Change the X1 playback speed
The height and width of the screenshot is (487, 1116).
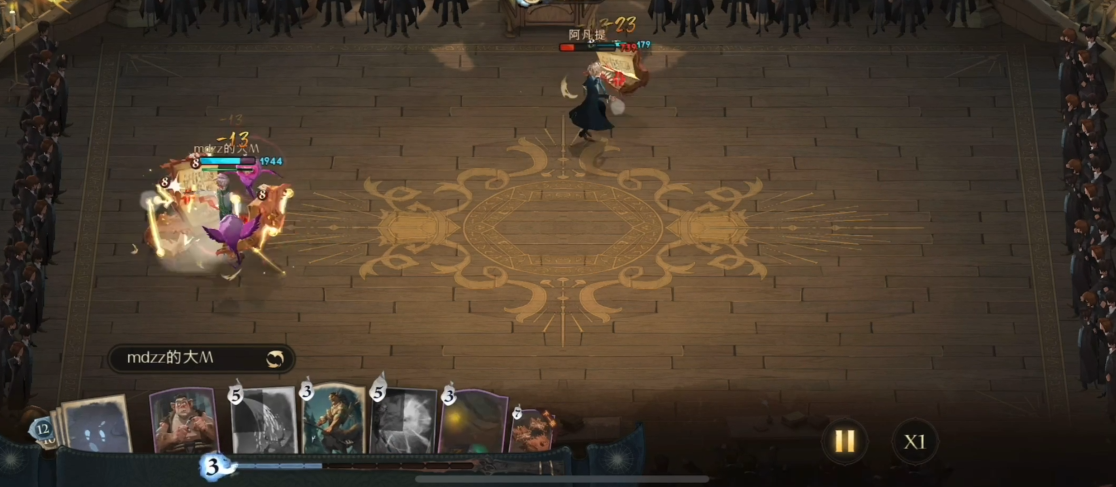(914, 441)
